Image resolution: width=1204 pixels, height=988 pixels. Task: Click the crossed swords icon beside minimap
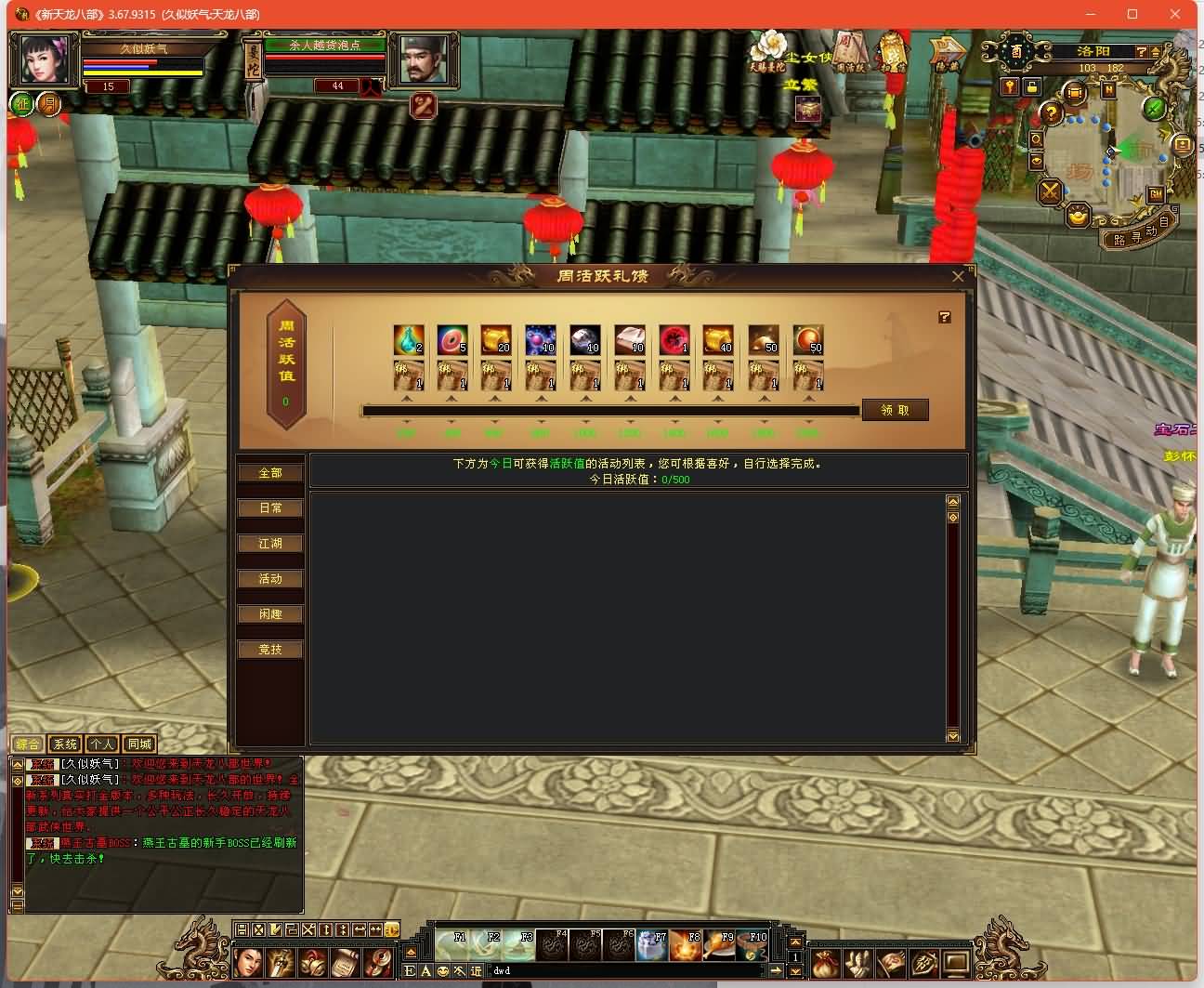1050,192
